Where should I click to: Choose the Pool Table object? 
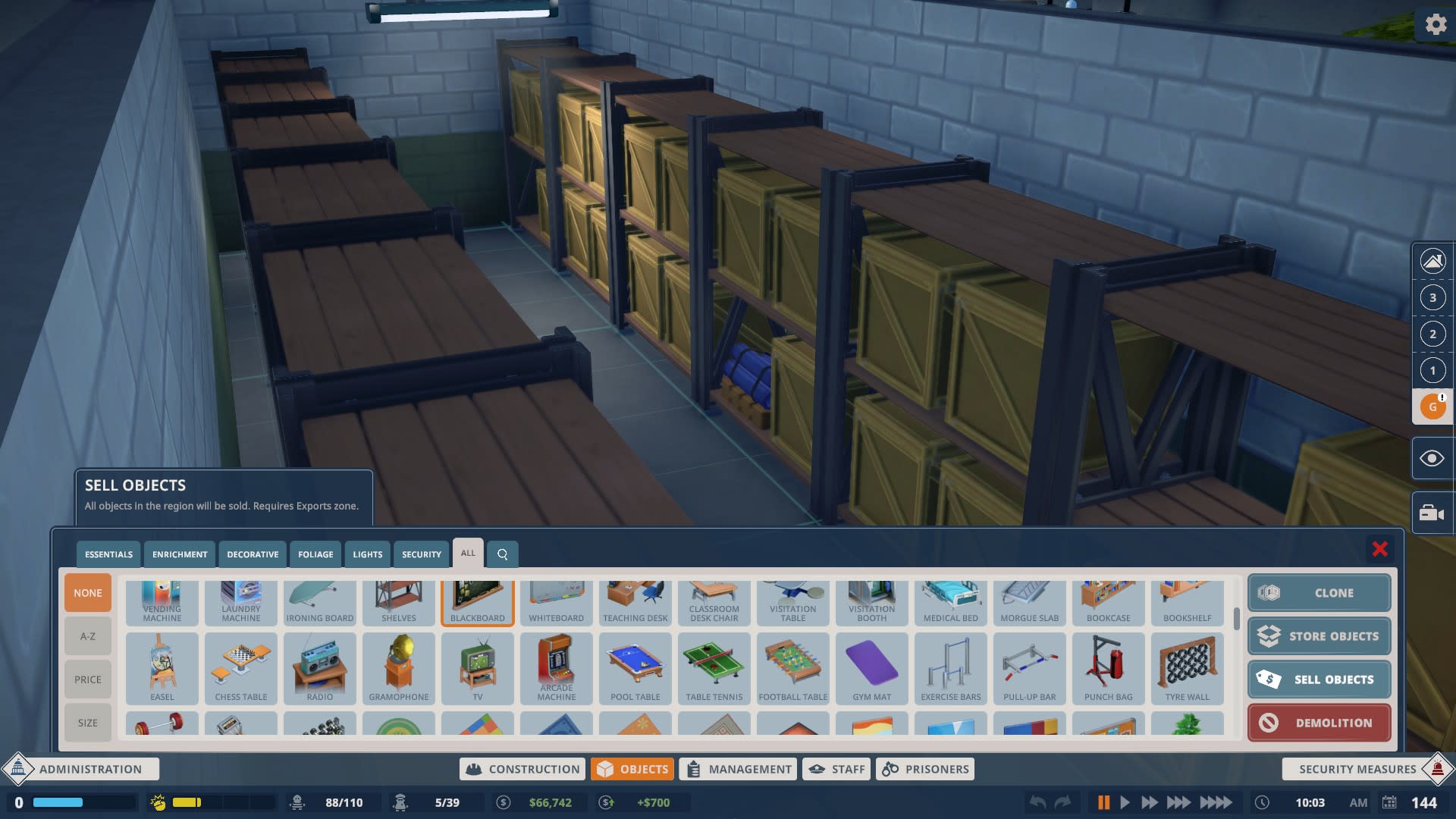click(x=635, y=667)
